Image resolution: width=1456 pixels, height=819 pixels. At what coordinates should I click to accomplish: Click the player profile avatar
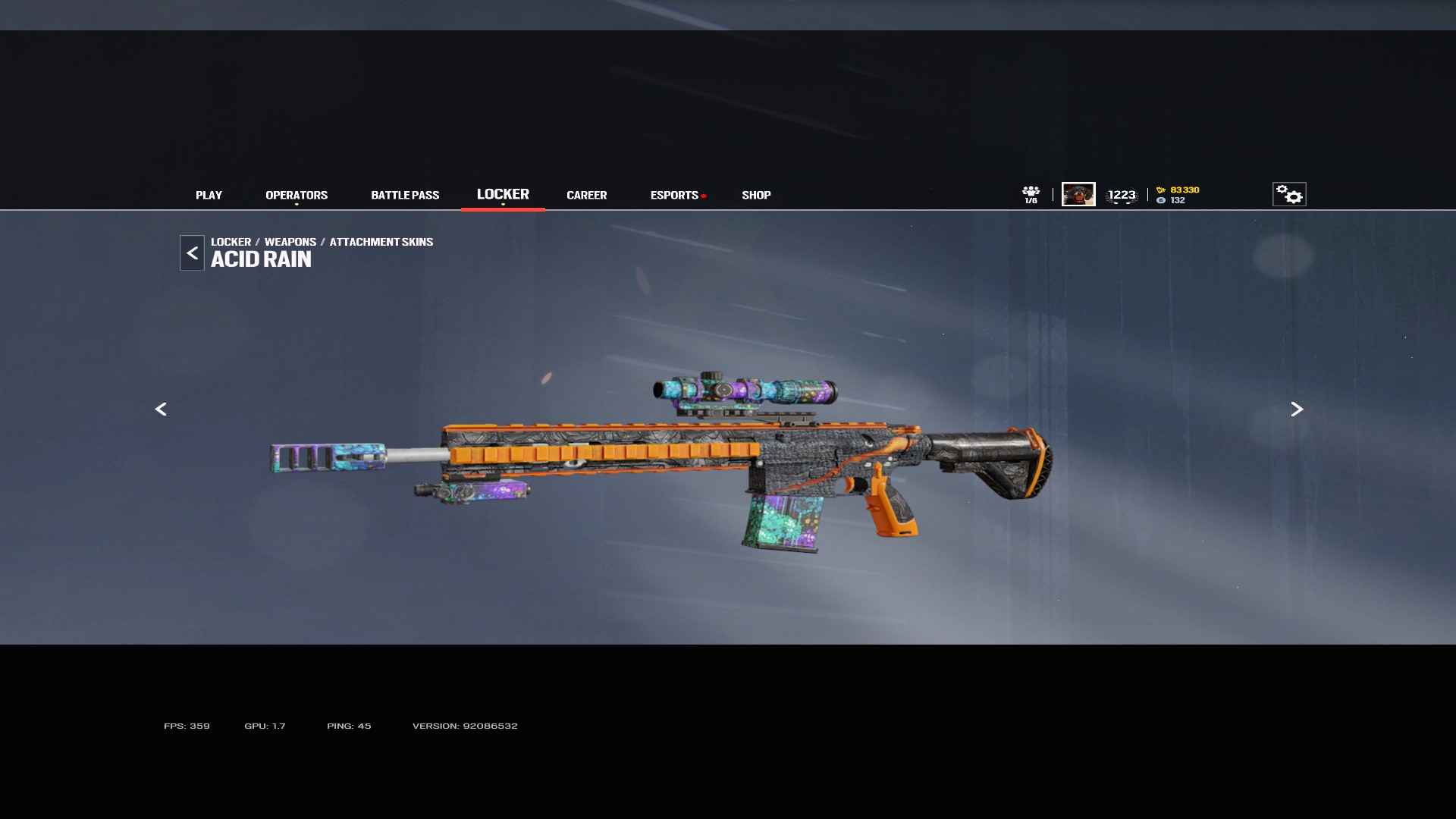[x=1078, y=194]
